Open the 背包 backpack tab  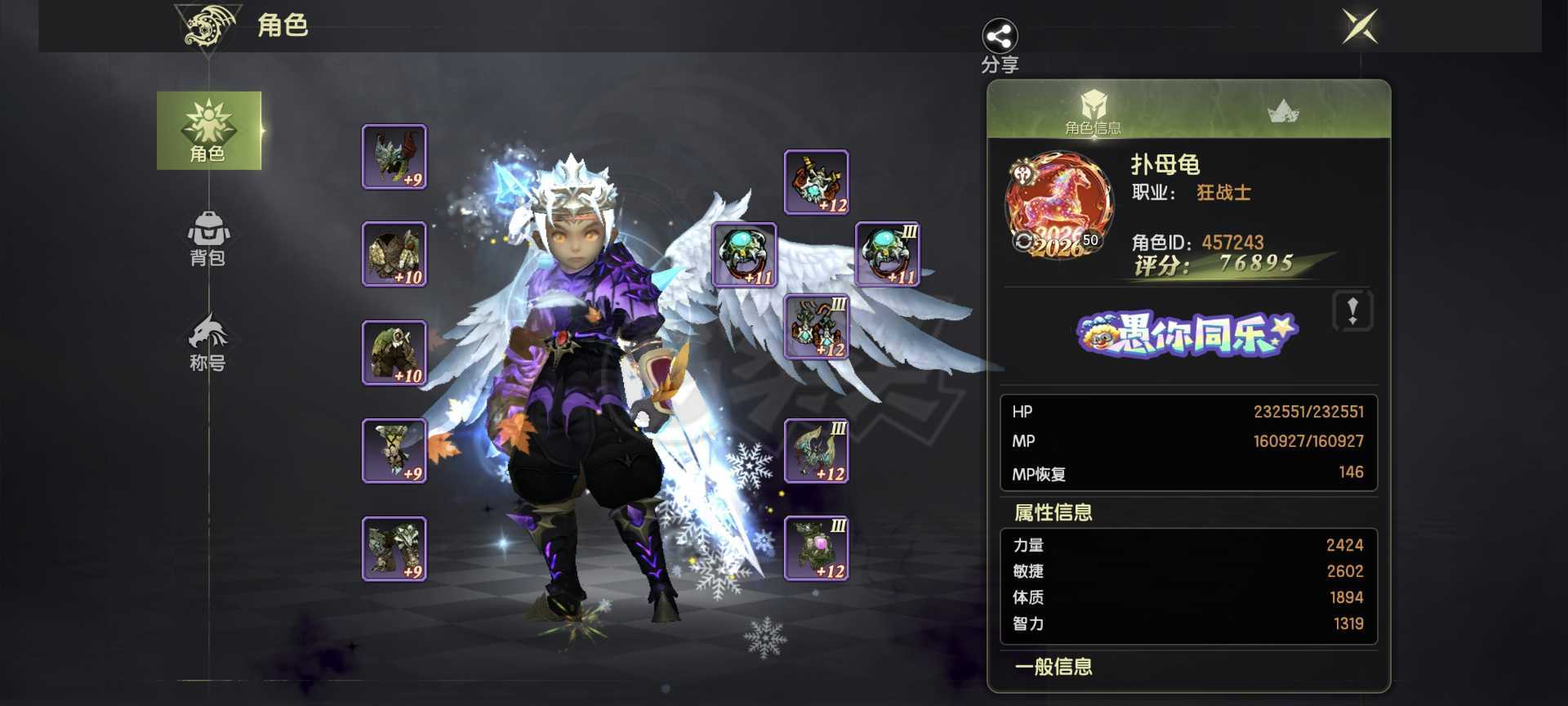pos(208,239)
